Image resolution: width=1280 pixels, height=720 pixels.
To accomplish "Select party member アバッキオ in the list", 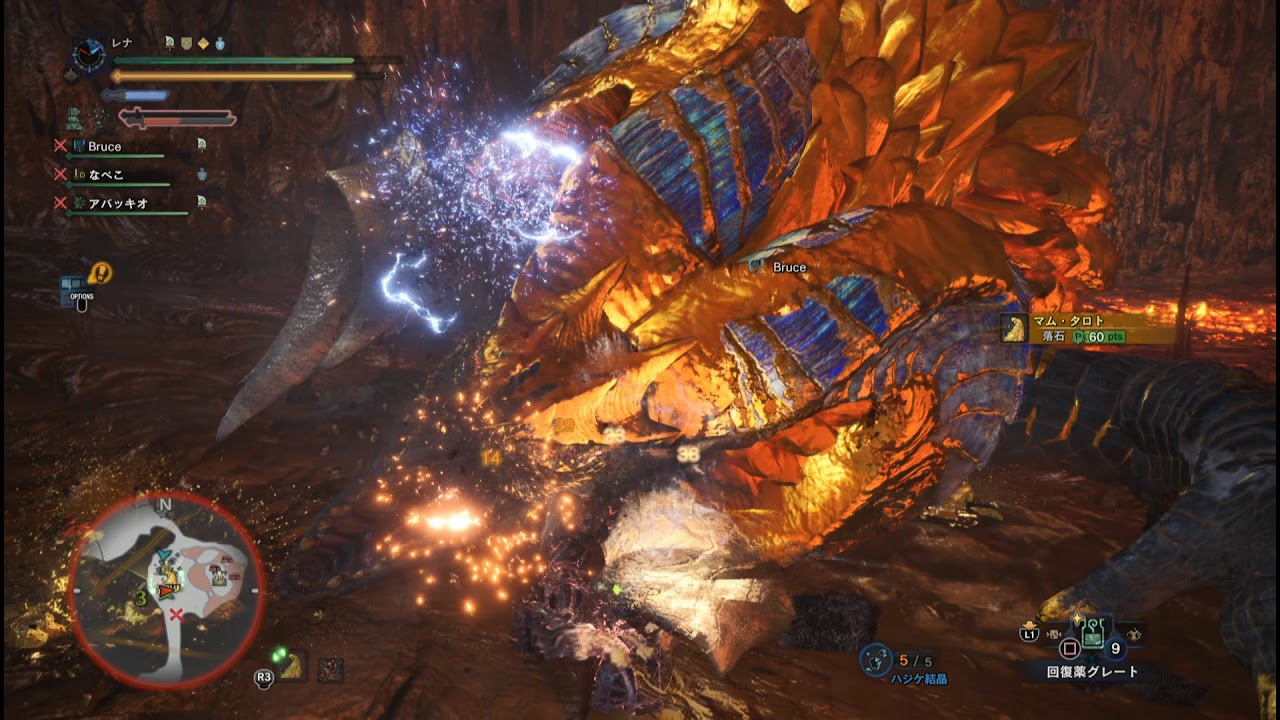I will [118, 203].
